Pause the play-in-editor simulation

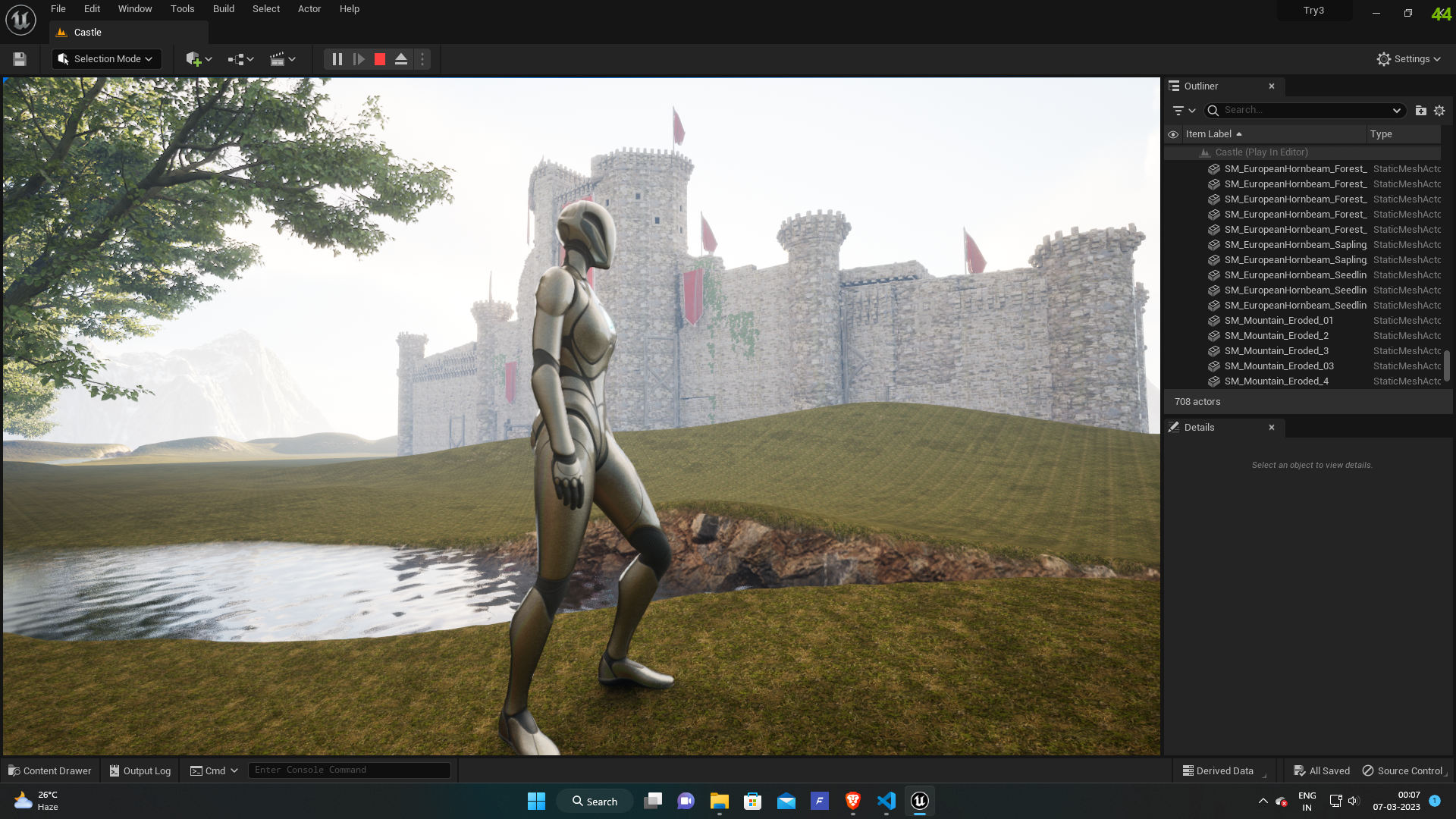pos(337,59)
